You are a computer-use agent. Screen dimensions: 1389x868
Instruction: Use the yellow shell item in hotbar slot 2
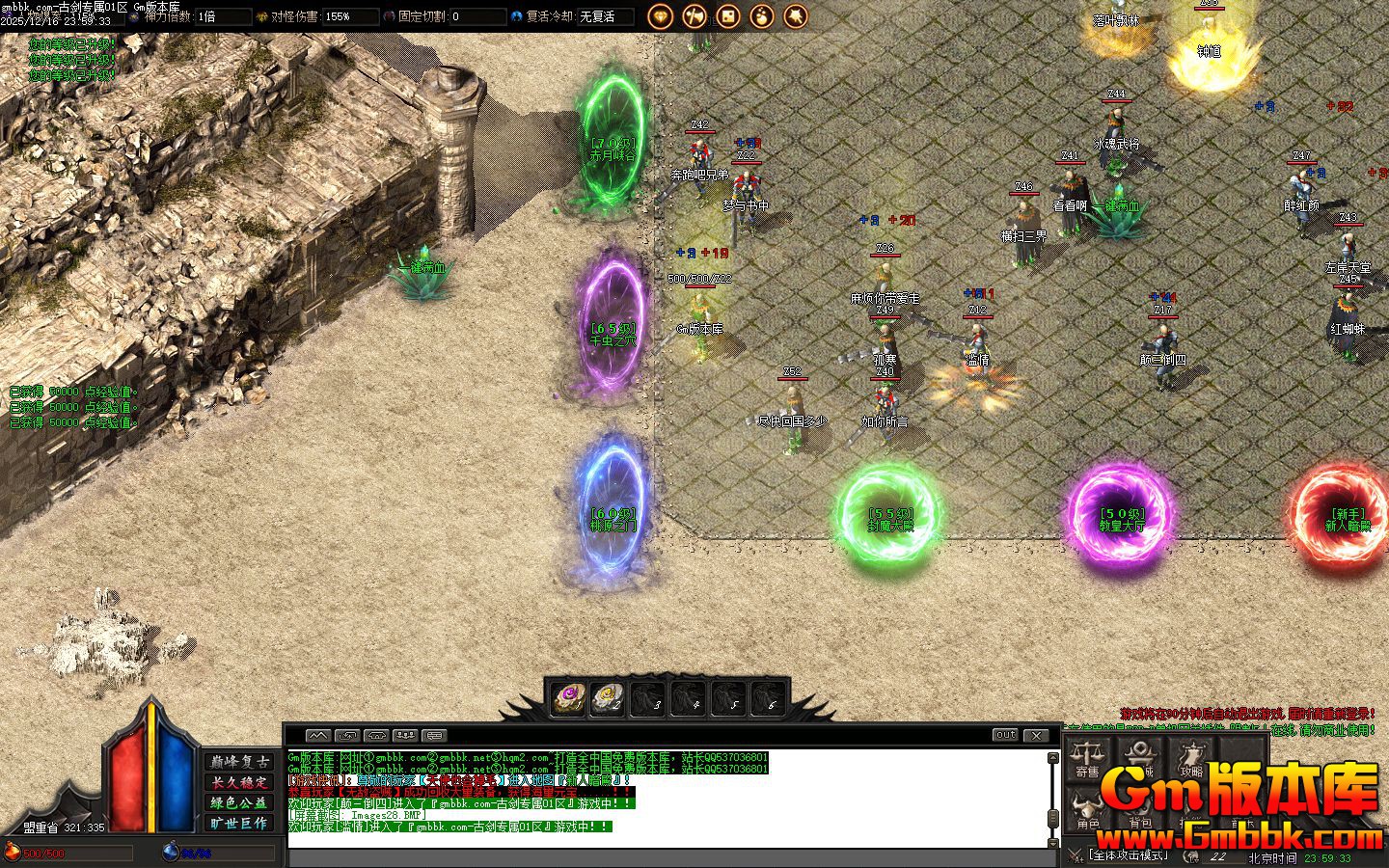(x=607, y=697)
